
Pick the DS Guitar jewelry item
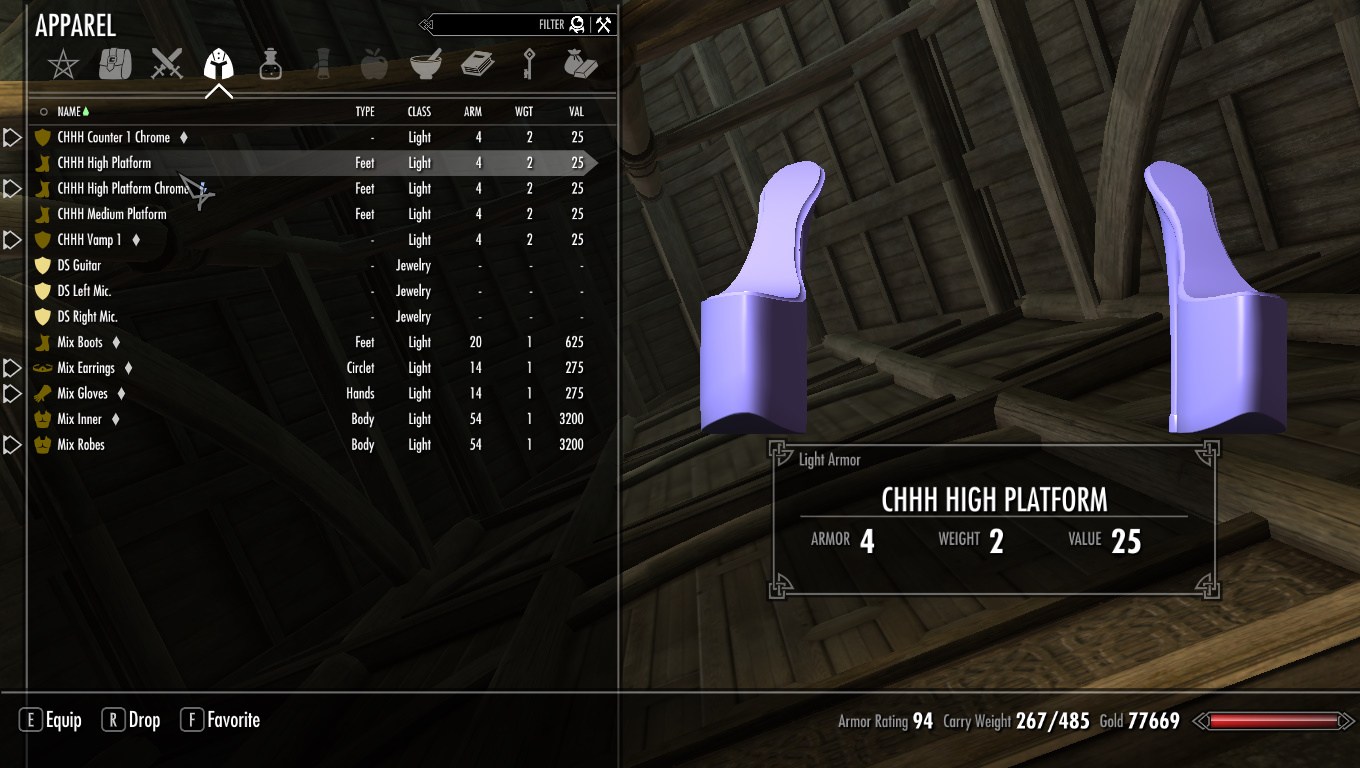click(79, 265)
